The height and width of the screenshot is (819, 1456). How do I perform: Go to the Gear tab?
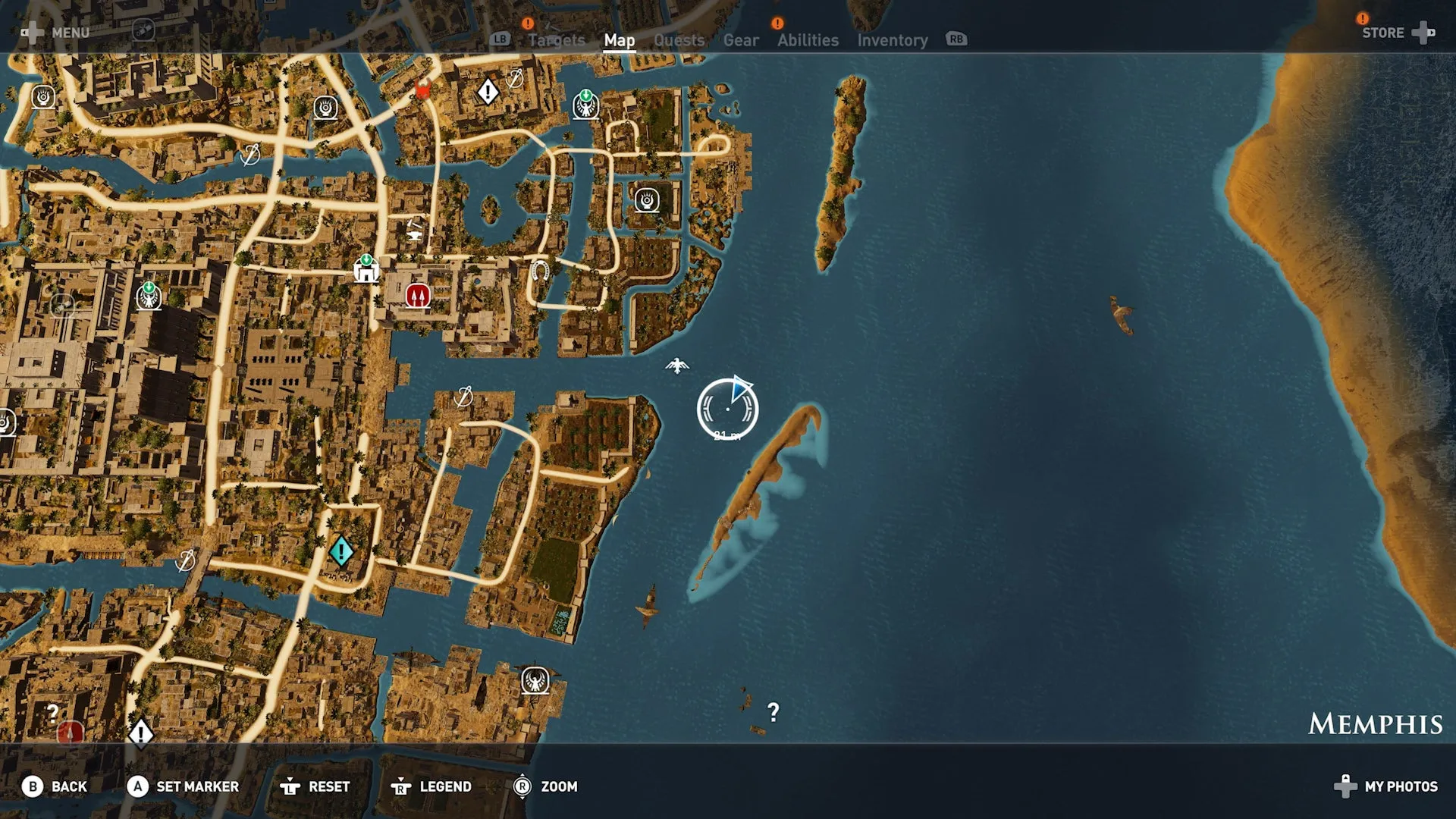740,40
